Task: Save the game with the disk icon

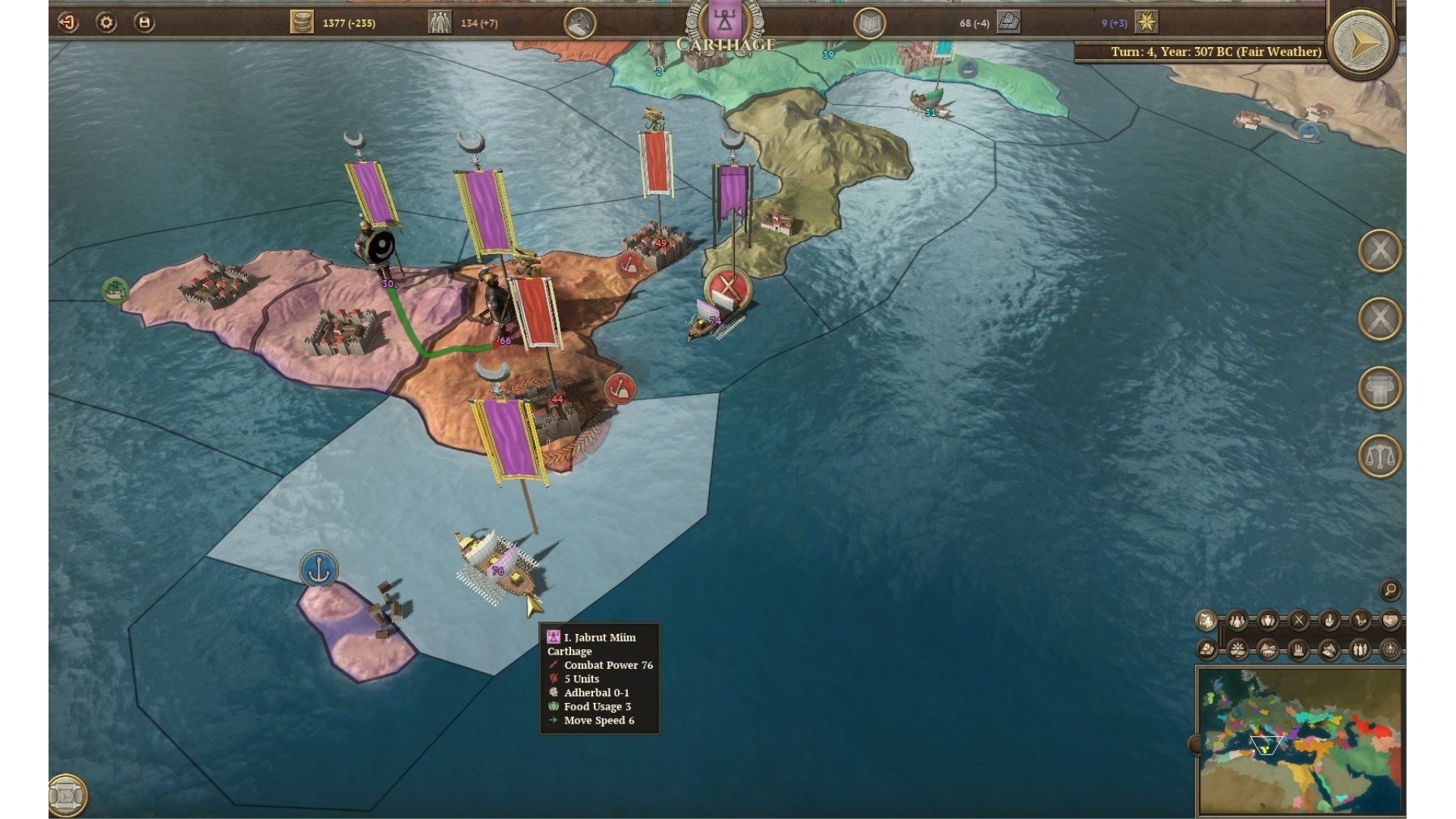Action: (x=144, y=23)
